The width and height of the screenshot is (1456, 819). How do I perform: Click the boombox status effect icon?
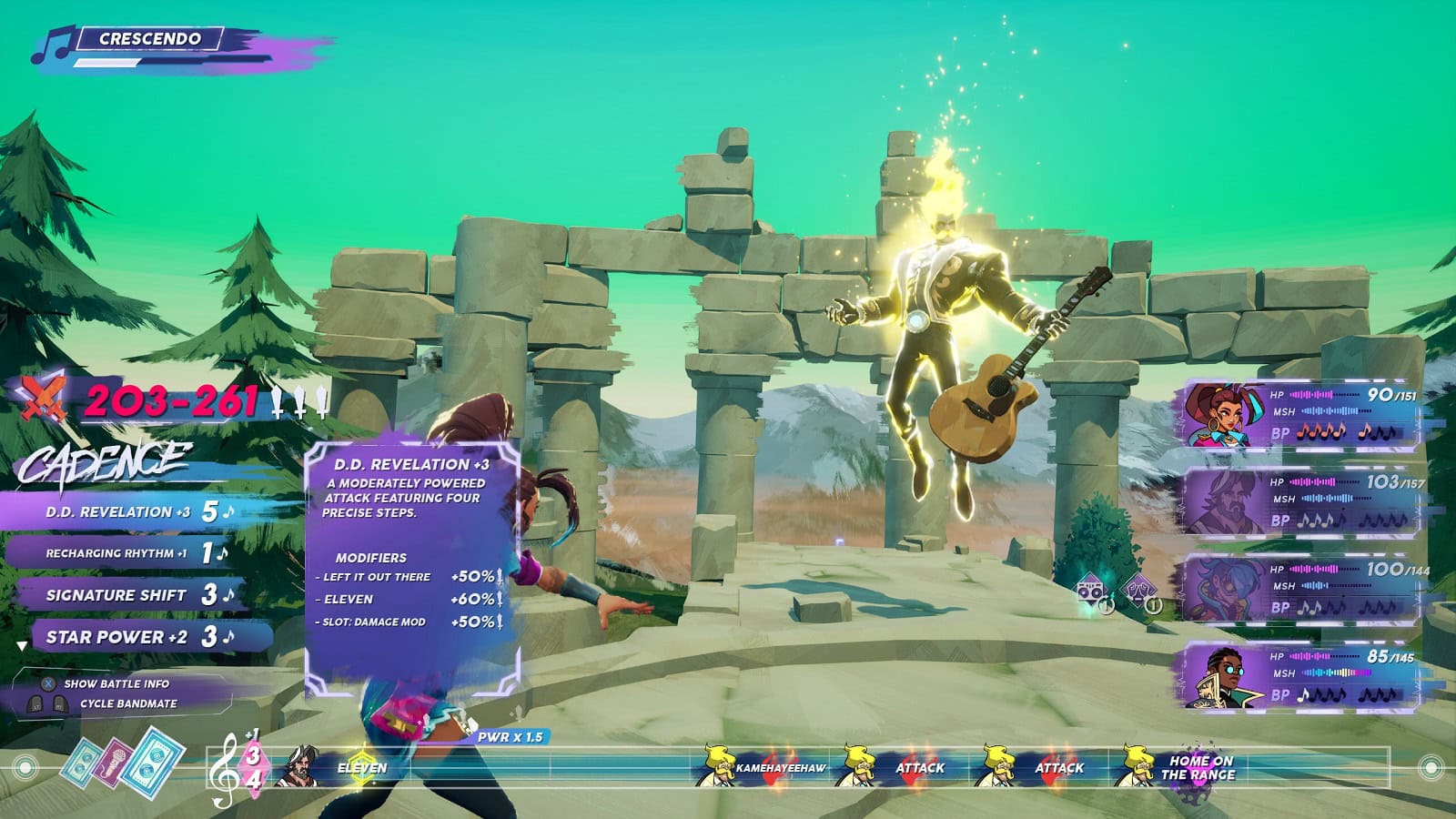(x=1093, y=593)
